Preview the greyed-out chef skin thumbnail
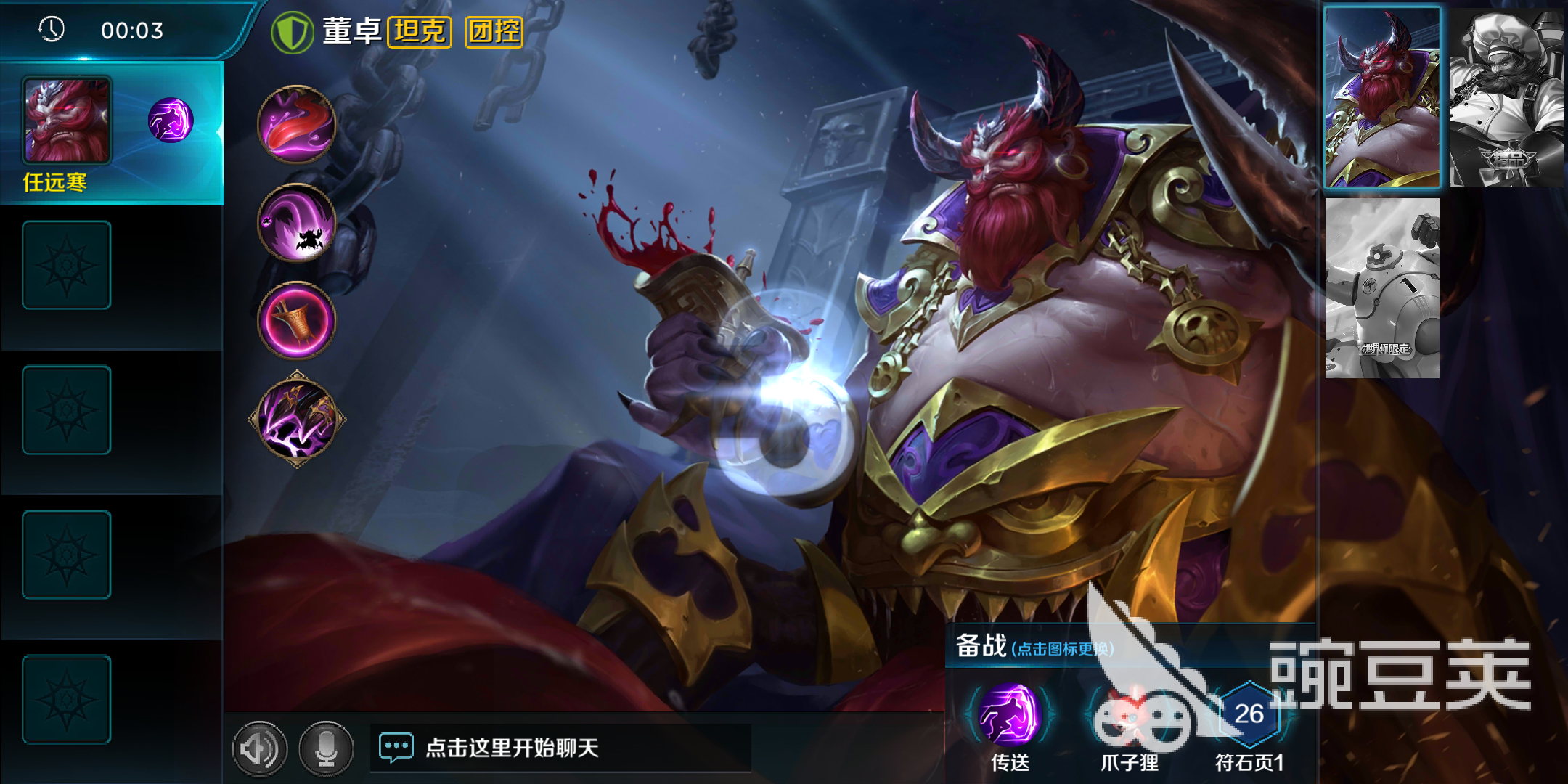Image resolution: width=1568 pixels, height=784 pixels. tap(1506, 99)
